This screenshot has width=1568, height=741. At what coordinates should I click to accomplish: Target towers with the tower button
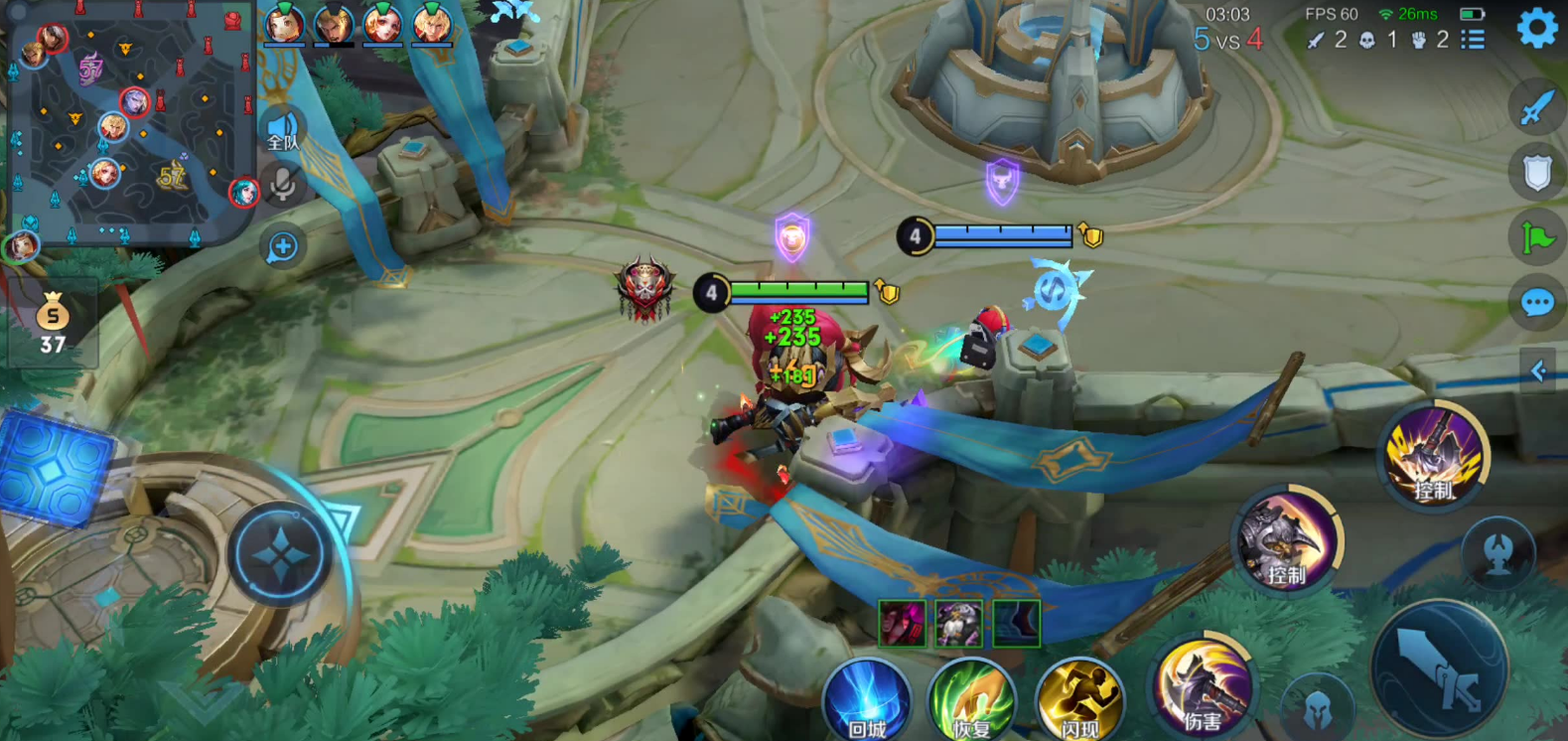[1498, 554]
